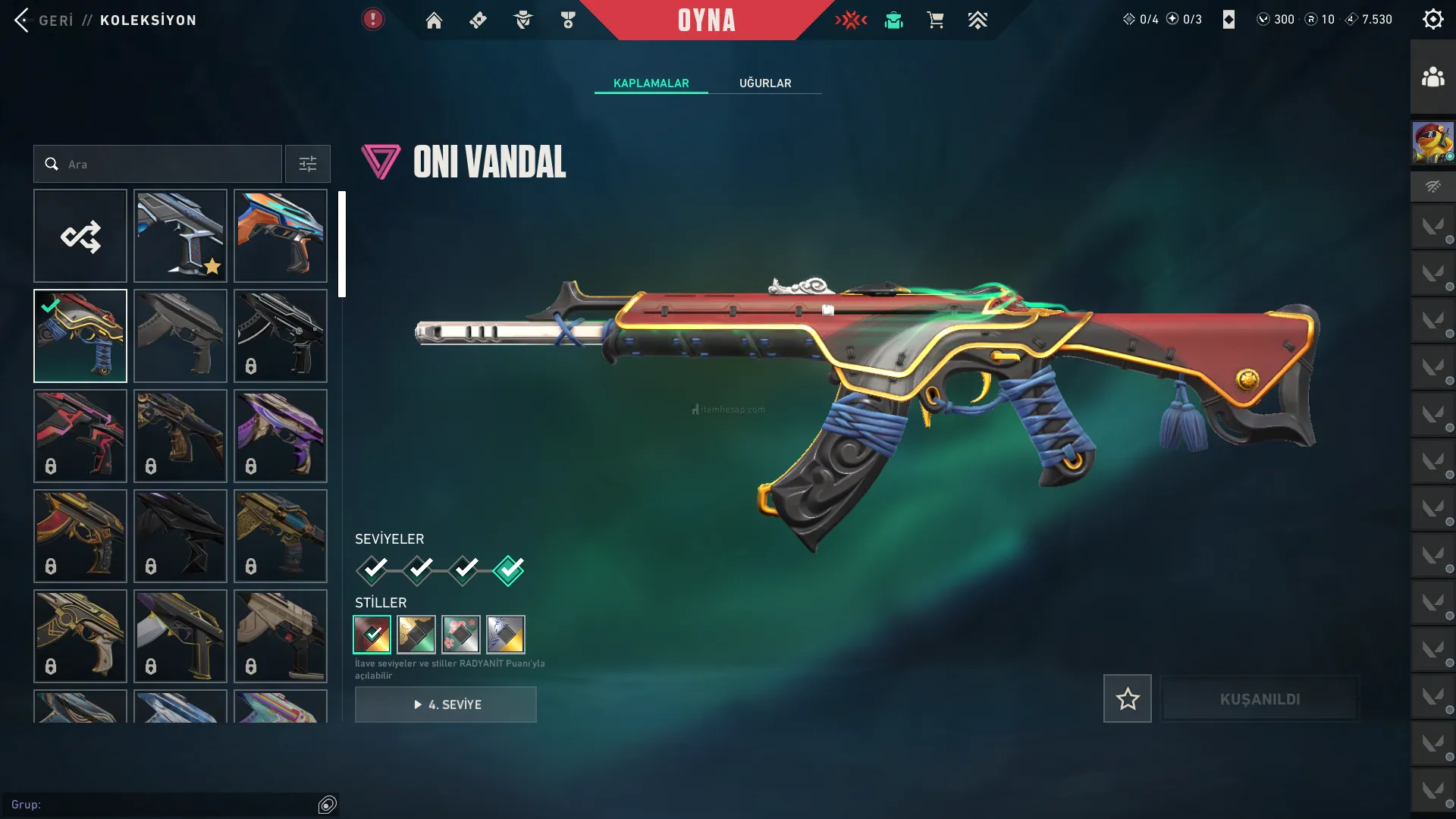1456x819 pixels.
Task: Mark Oni Vandal as favorite with star
Action: point(1127,698)
